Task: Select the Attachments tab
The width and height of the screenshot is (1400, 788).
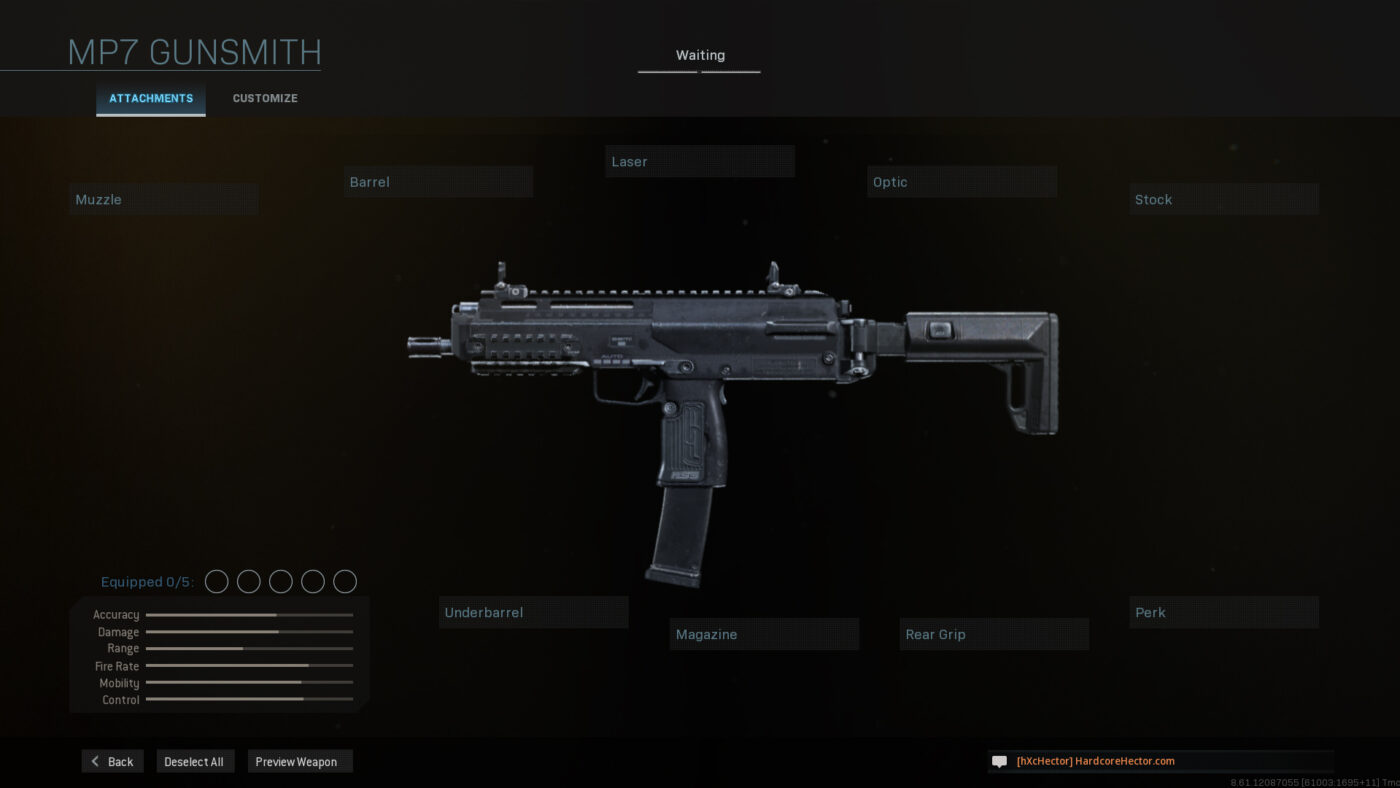Action: [150, 98]
